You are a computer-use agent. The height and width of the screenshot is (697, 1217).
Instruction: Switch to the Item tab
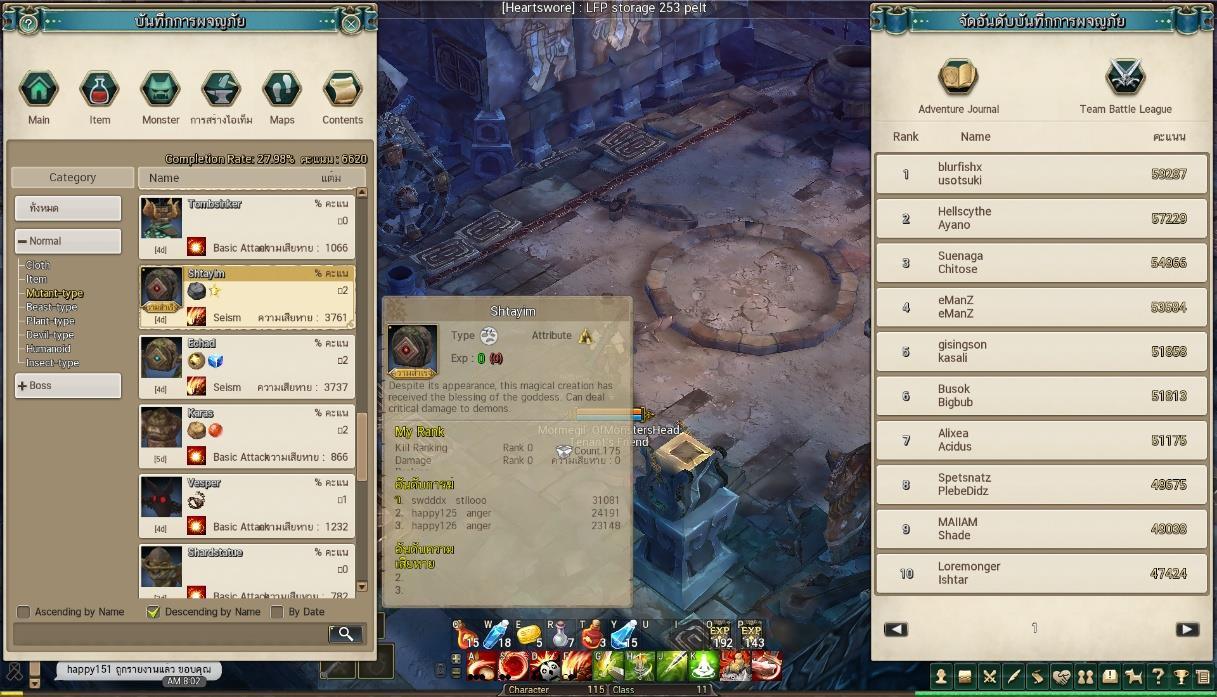[100, 89]
